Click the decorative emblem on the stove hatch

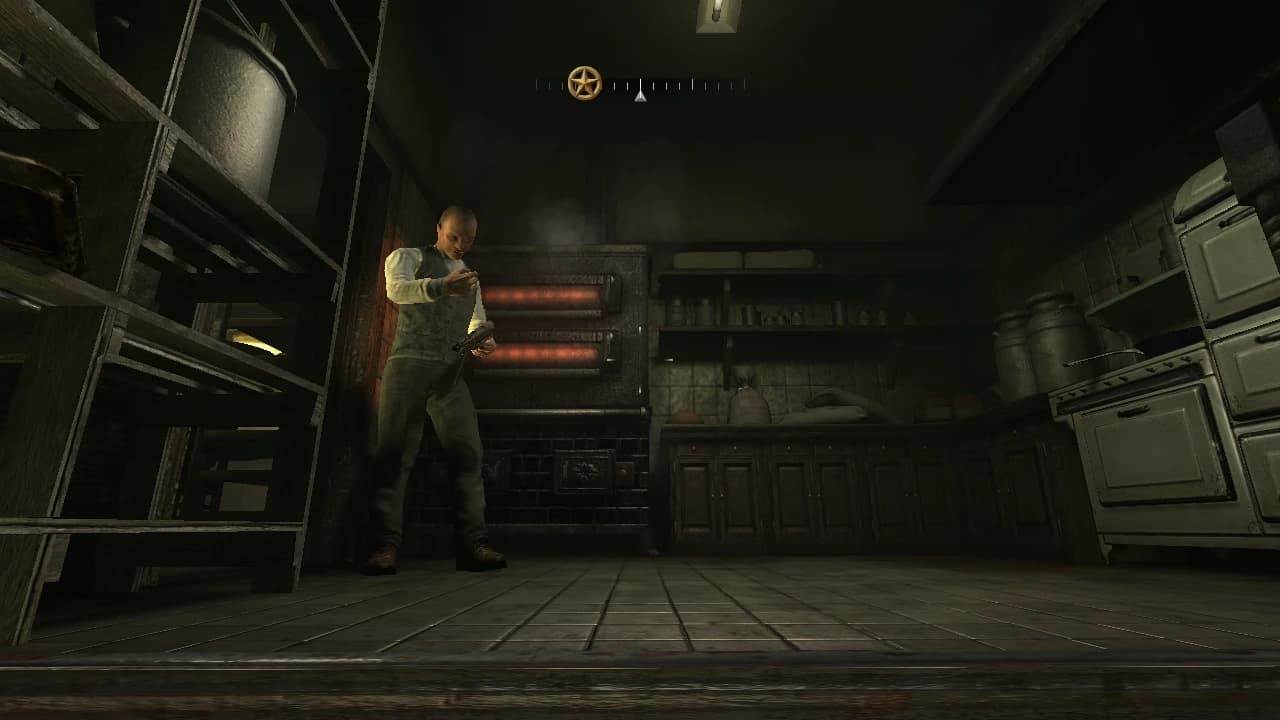[x=585, y=470]
